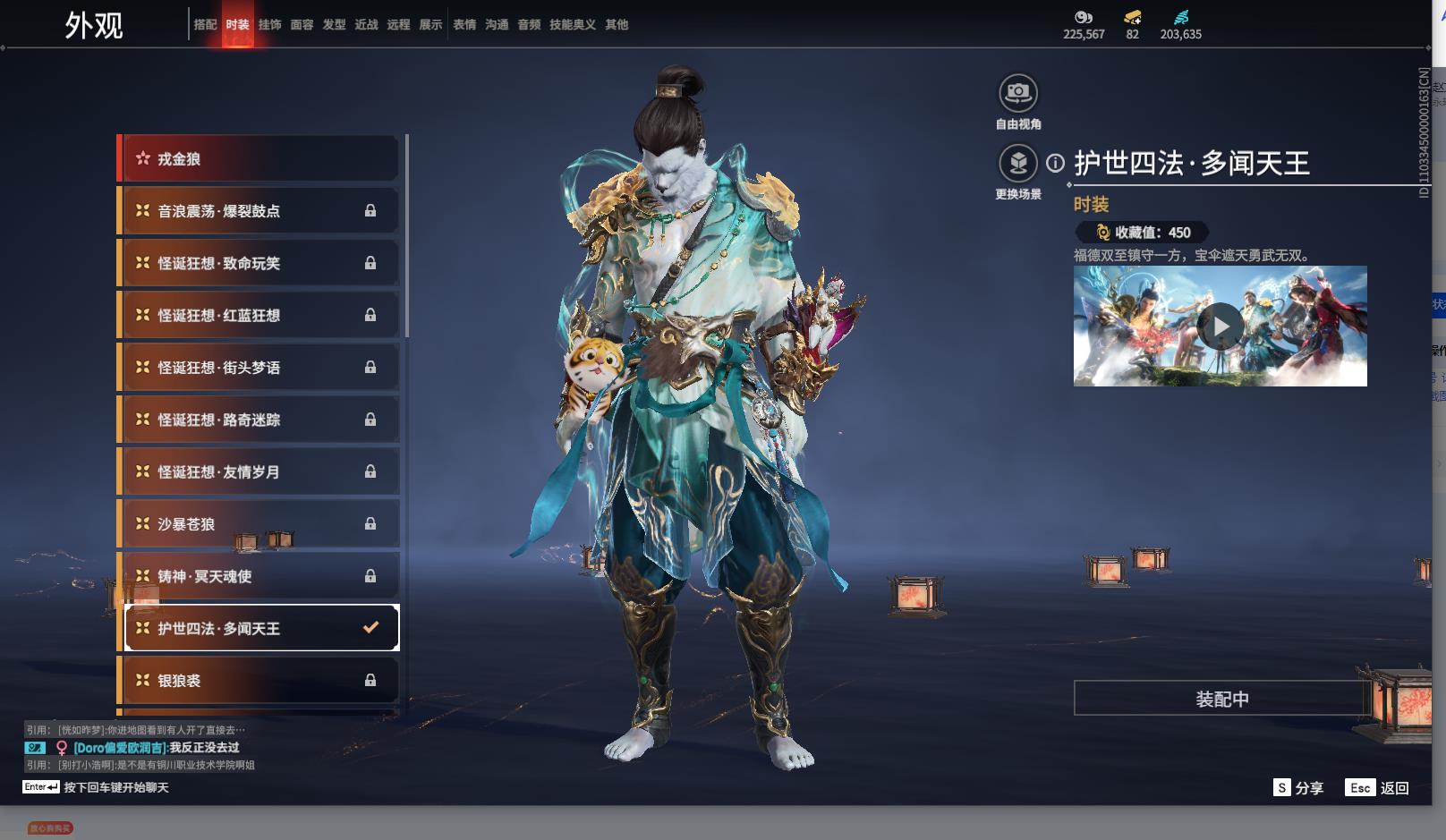Open the 更换场景 scene changer
1446x840 pixels.
(x=1017, y=164)
